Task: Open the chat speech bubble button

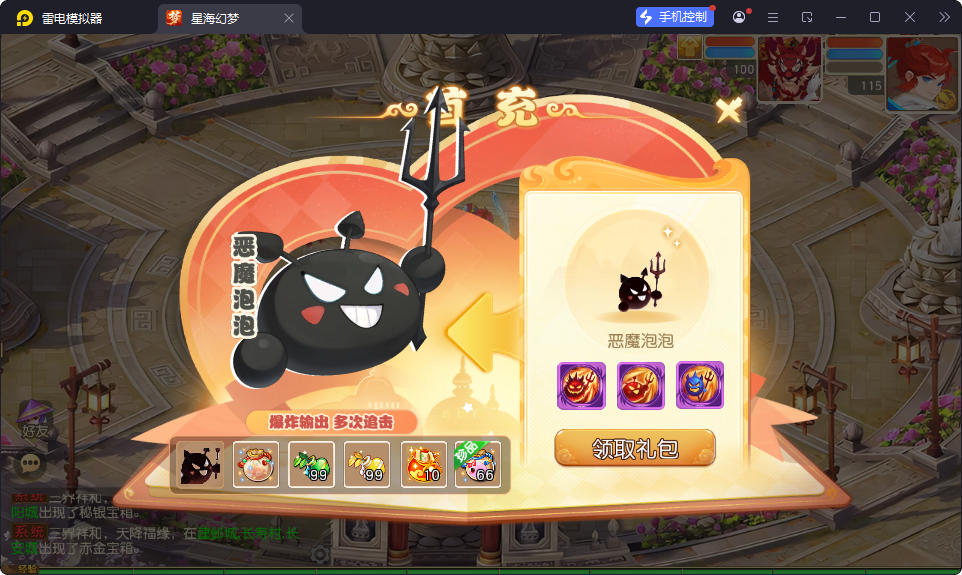Action: [x=32, y=463]
